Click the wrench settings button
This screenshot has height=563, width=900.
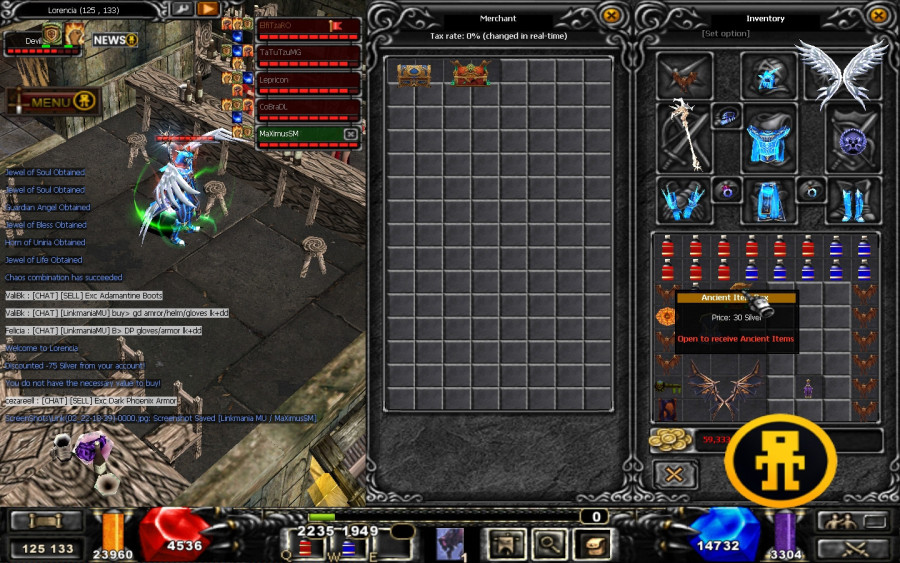click(181, 9)
